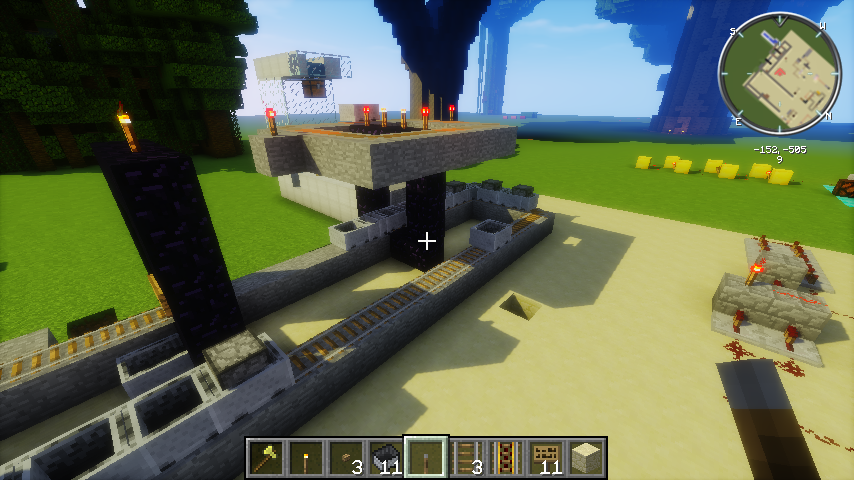The height and width of the screenshot is (480, 854).
Task: Switch to the powered rail slot
Action: tap(506, 458)
